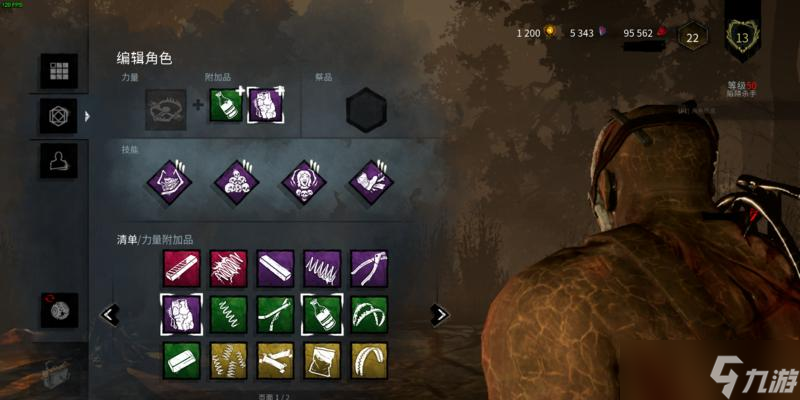The height and width of the screenshot is (400, 800).
Task: Pick the green bottle add-on in the list
Action: 322,313
